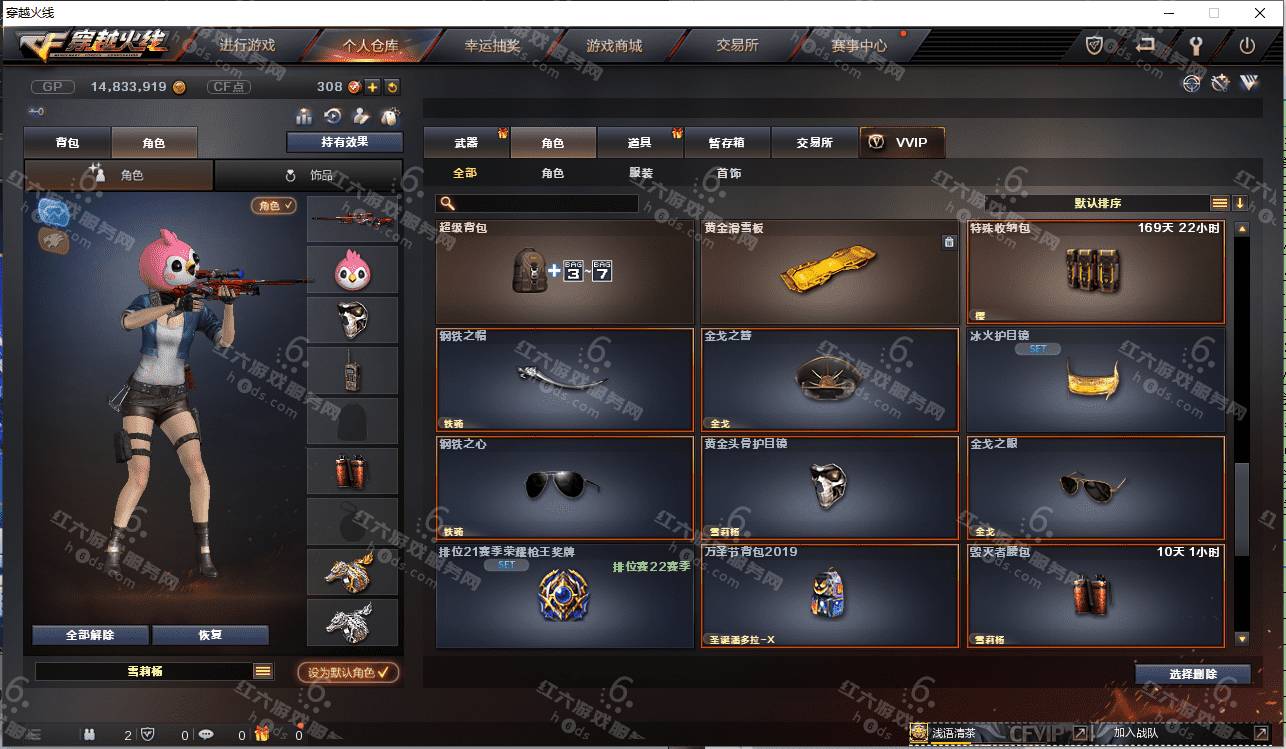The image size is (1286, 749).
Task: Click the item search input field
Action: (550, 202)
